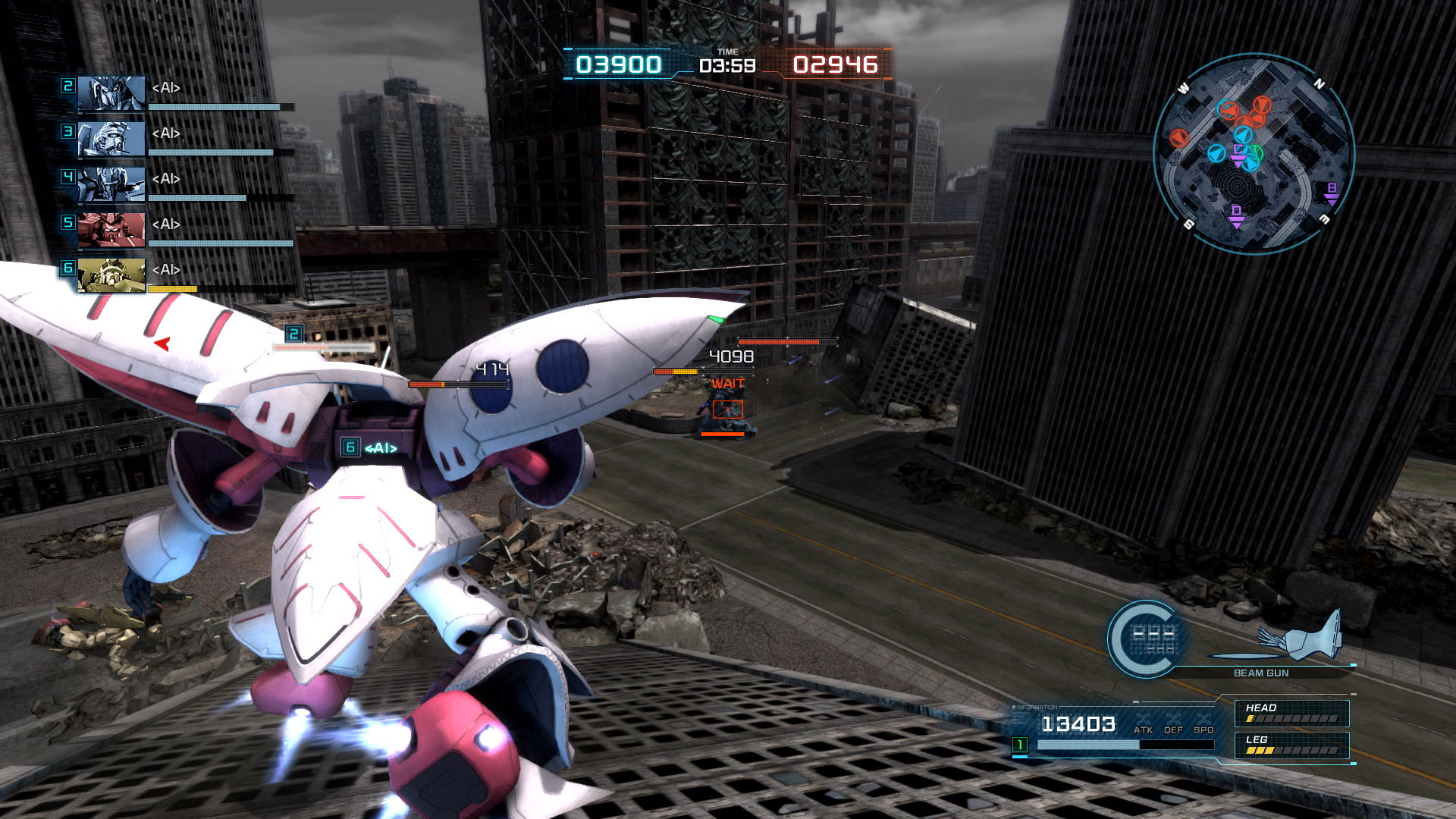Select the LEG damage status panel
This screenshot has height=819, width=1456.
1291,745
